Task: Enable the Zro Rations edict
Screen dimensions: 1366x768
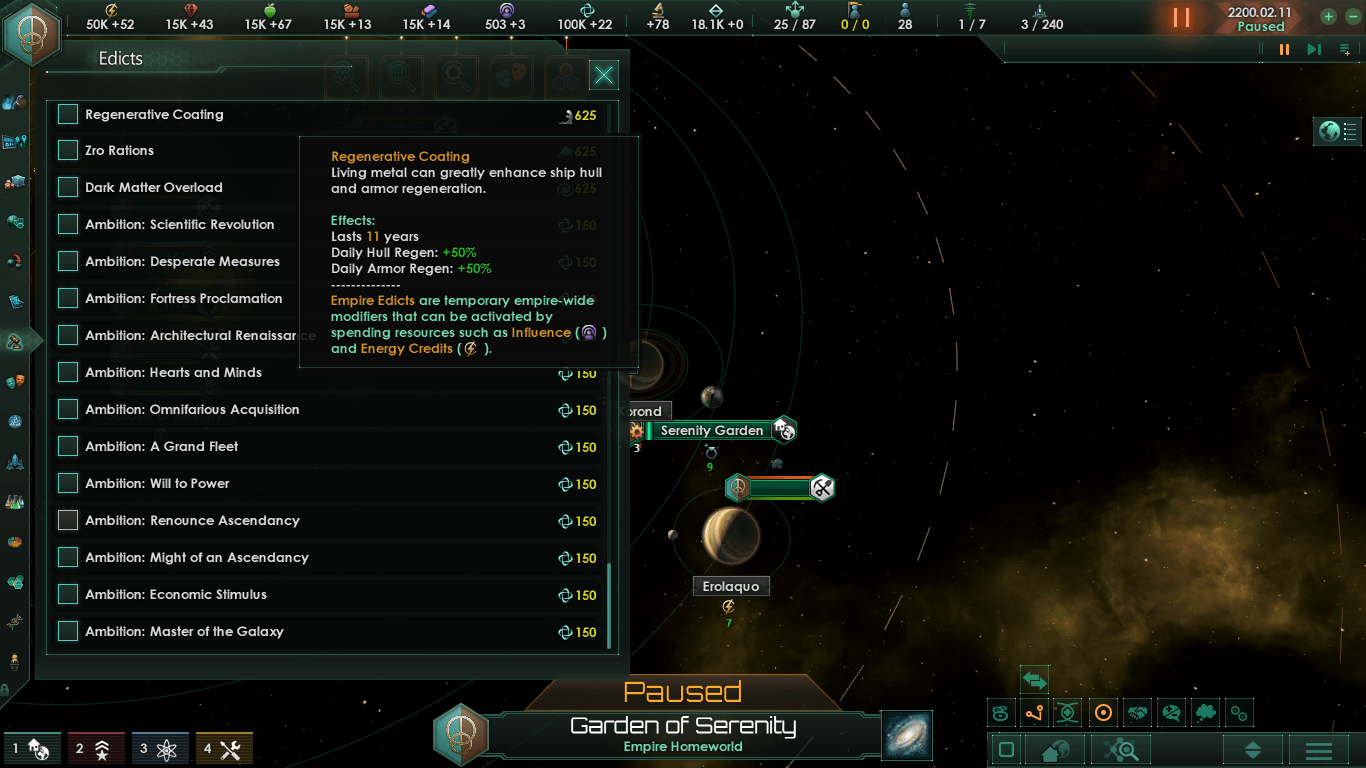Action: coord(68,151)
